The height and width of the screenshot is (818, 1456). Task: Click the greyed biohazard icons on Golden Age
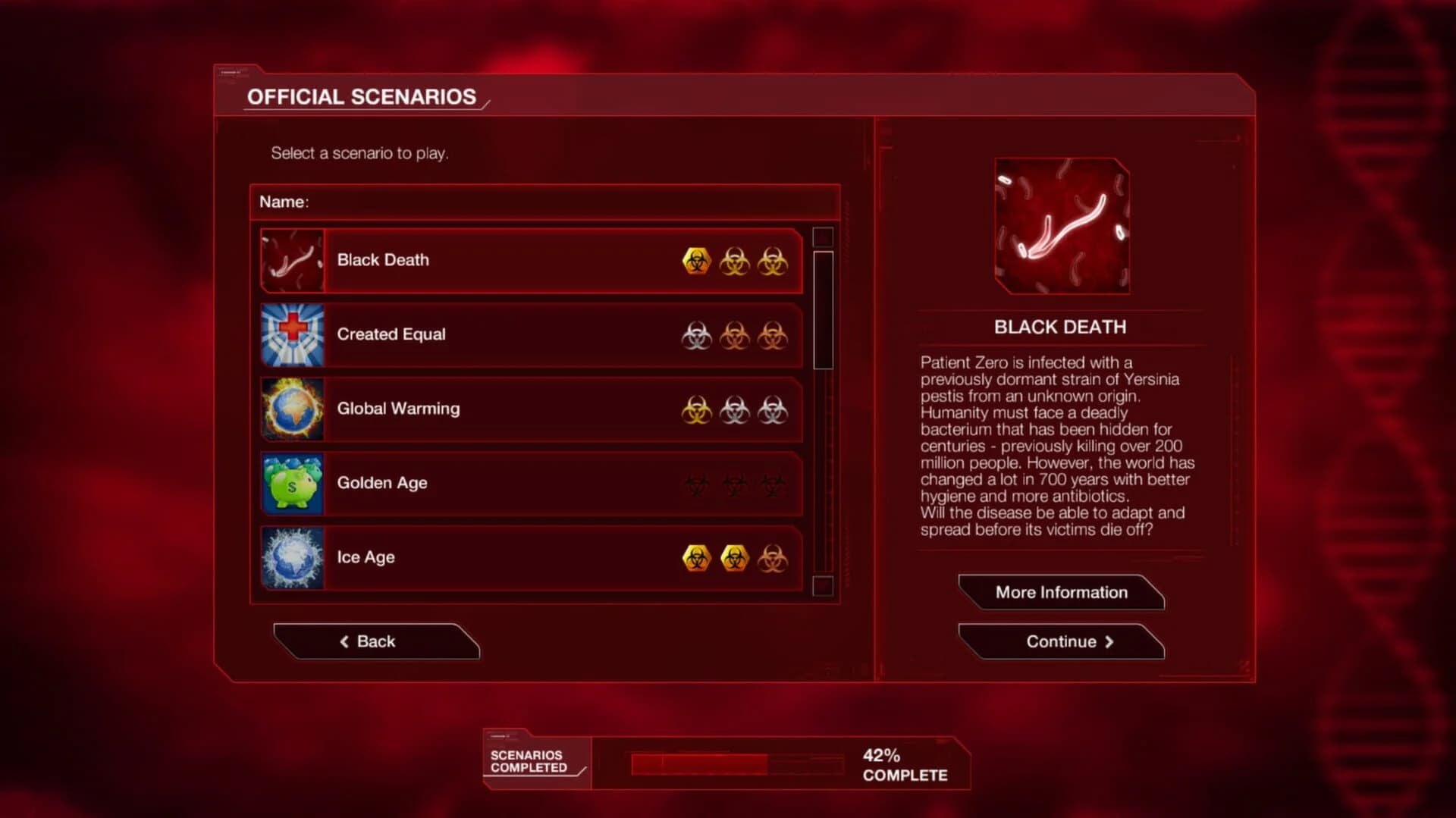(x=733, y=483)
